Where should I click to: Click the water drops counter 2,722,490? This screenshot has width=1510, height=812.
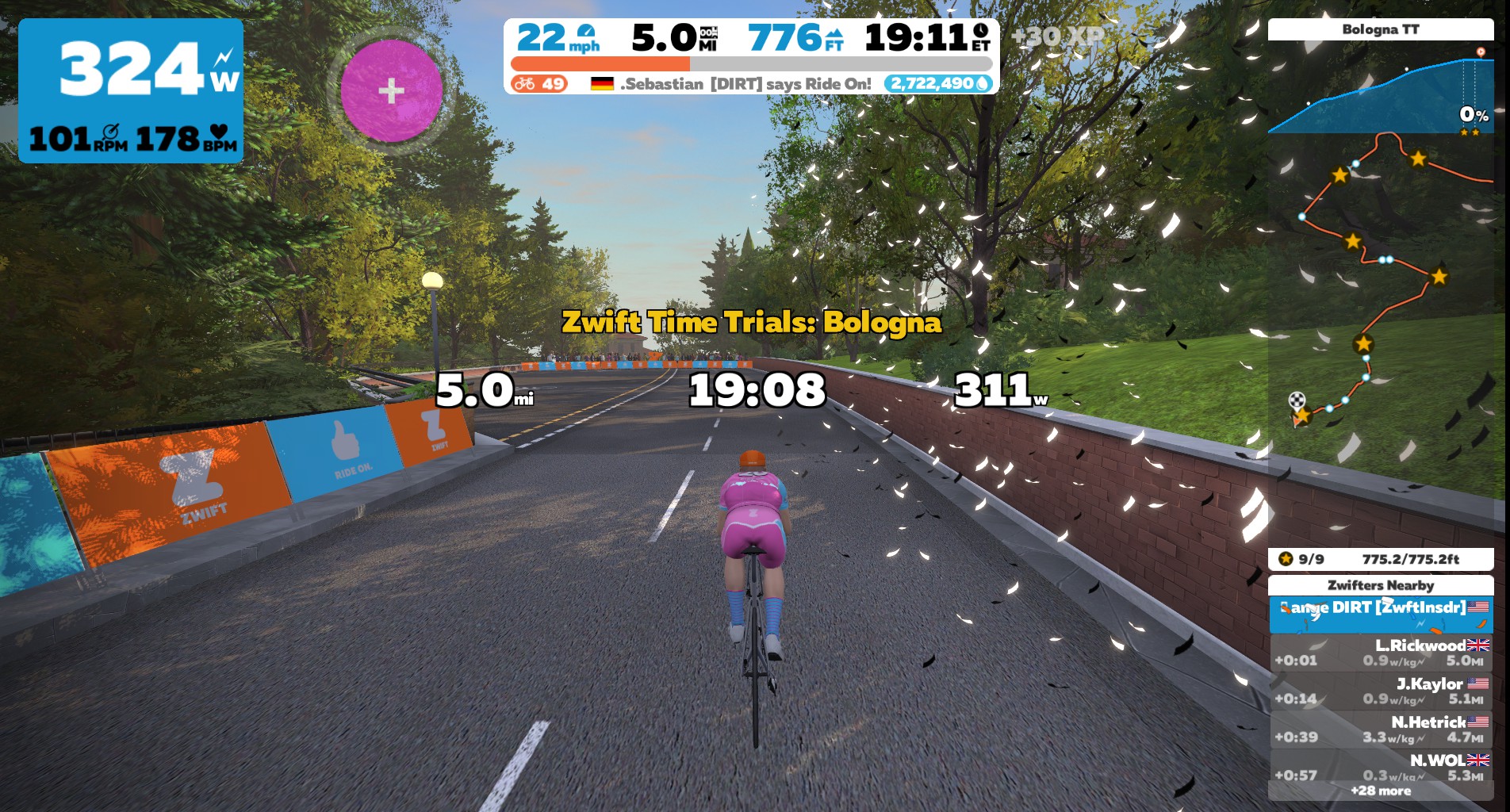pyautogui.click(x=939, y=84)
